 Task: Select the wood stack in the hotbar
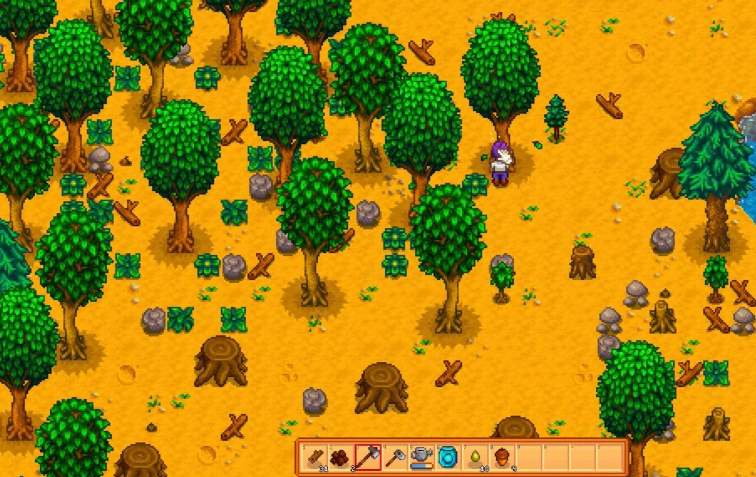313,456
